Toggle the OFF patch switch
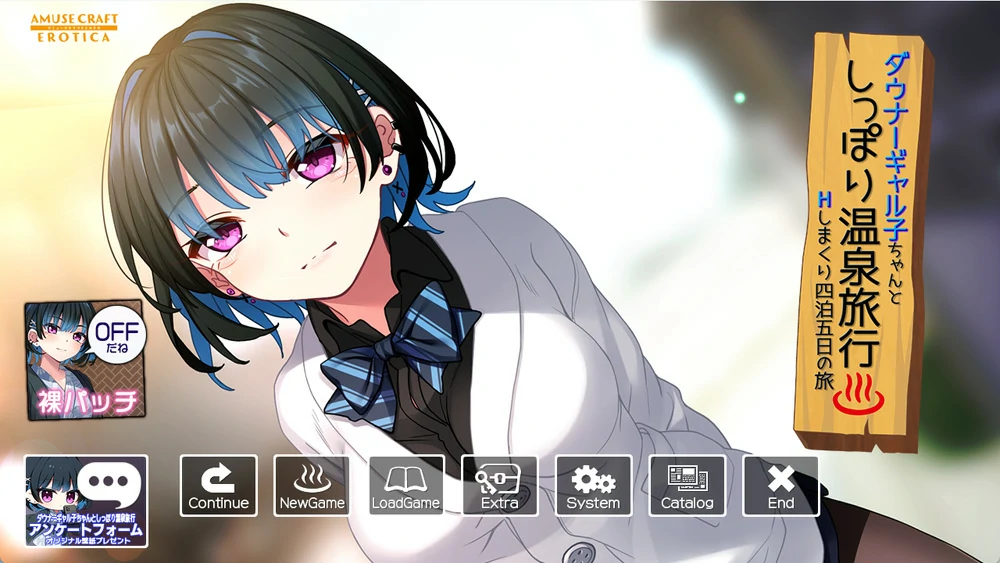This screenshot has height=563, width=1000. click(85, 360)
